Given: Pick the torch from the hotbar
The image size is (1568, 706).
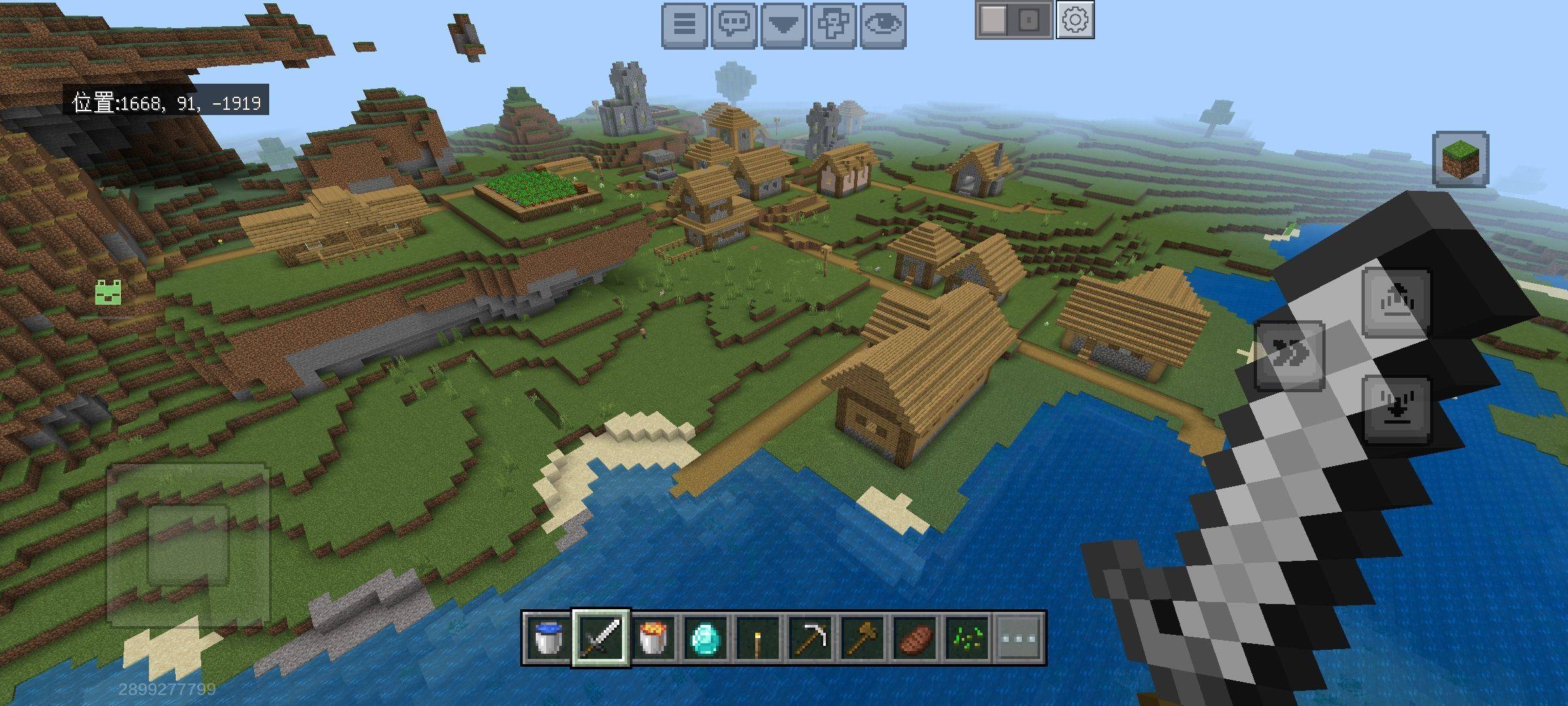Looking at the screenshot, I should 758,637.
